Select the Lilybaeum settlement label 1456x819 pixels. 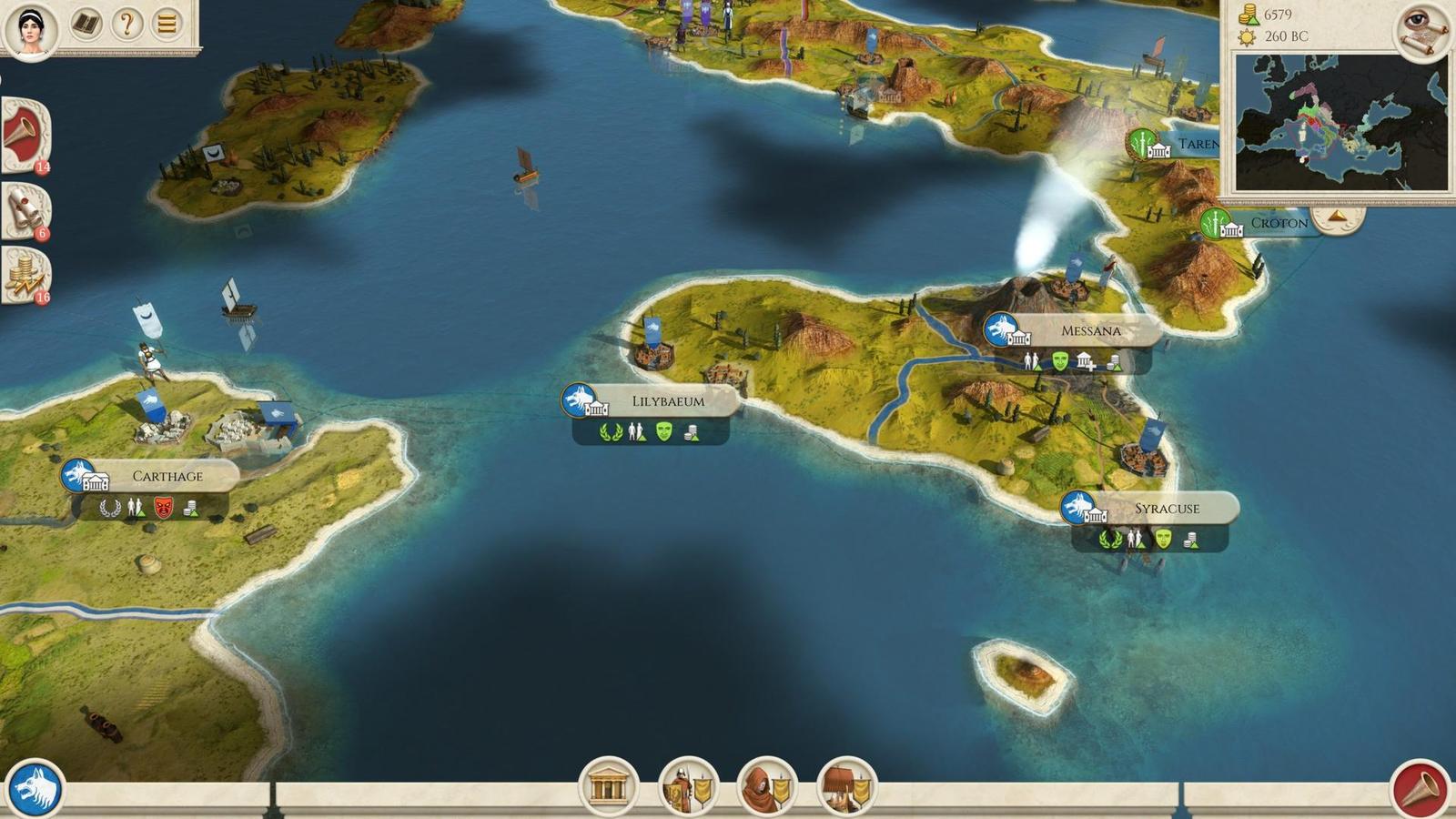[668, 401]
